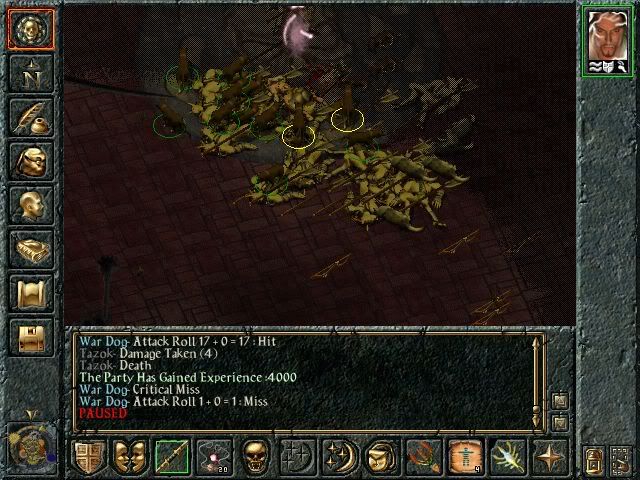
Task: Choose the Talk twin-masks button
Action: point(130,456)
